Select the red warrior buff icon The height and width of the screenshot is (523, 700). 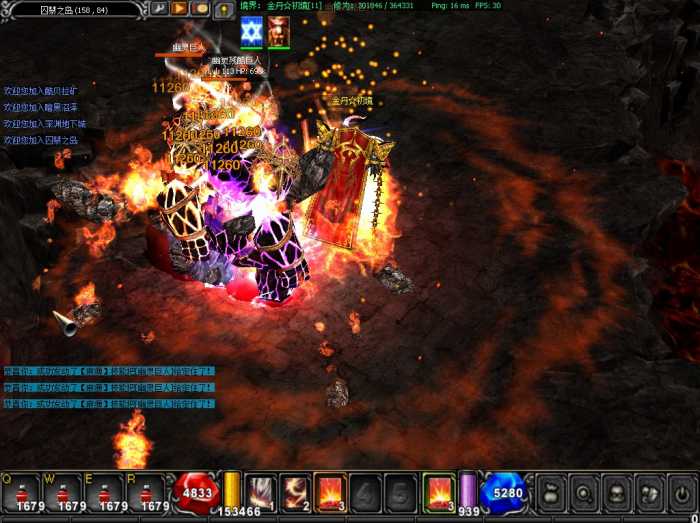click(x=278, y=32)
